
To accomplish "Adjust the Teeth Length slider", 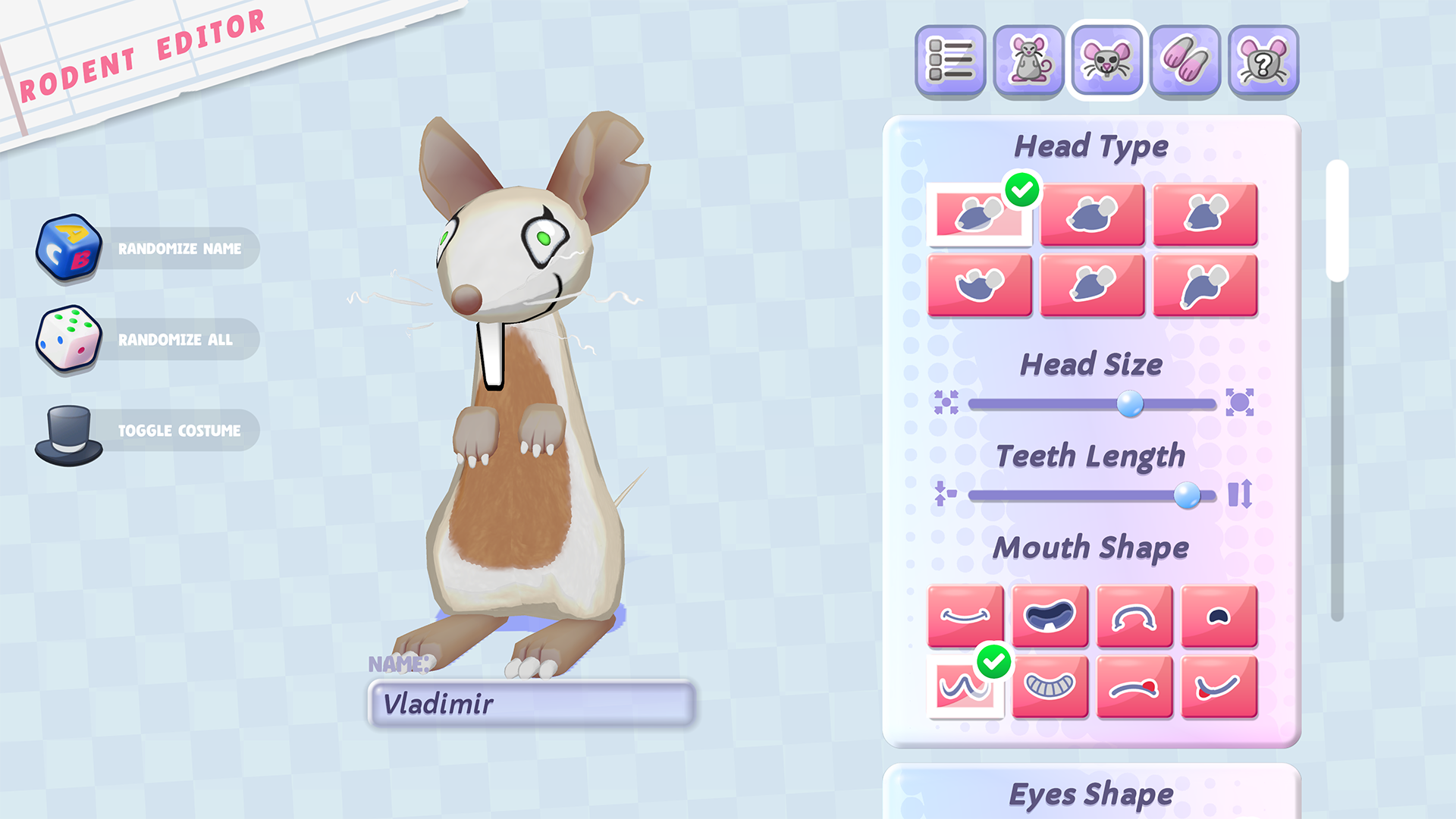I will click(1187, 495).
